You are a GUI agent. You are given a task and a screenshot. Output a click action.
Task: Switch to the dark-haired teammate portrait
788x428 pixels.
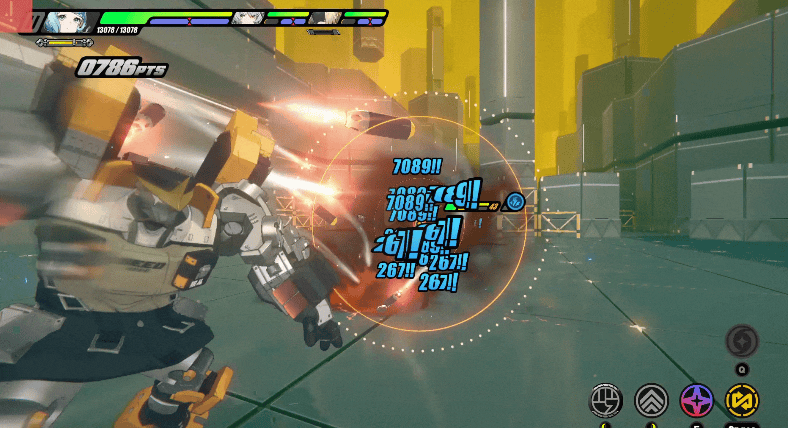click(x=322, y=17)
